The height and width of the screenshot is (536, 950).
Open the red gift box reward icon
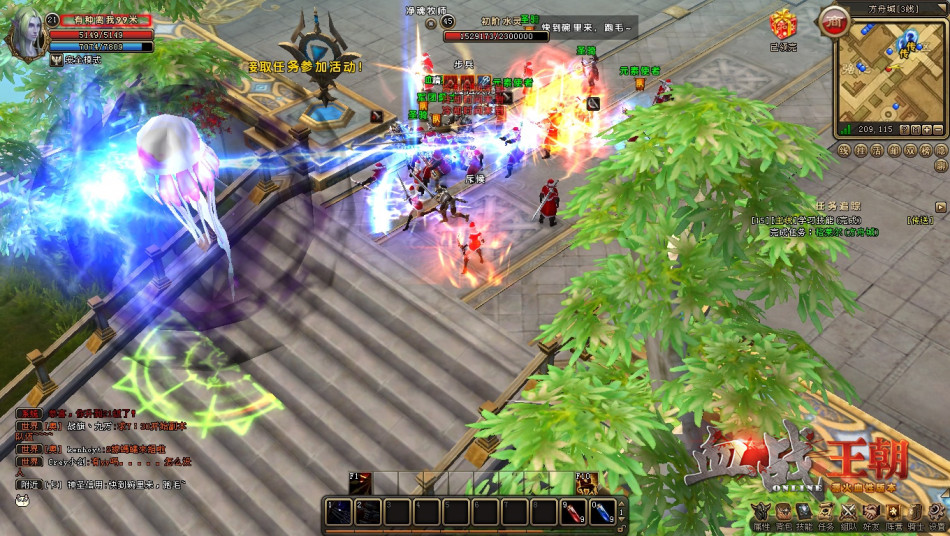783,24
